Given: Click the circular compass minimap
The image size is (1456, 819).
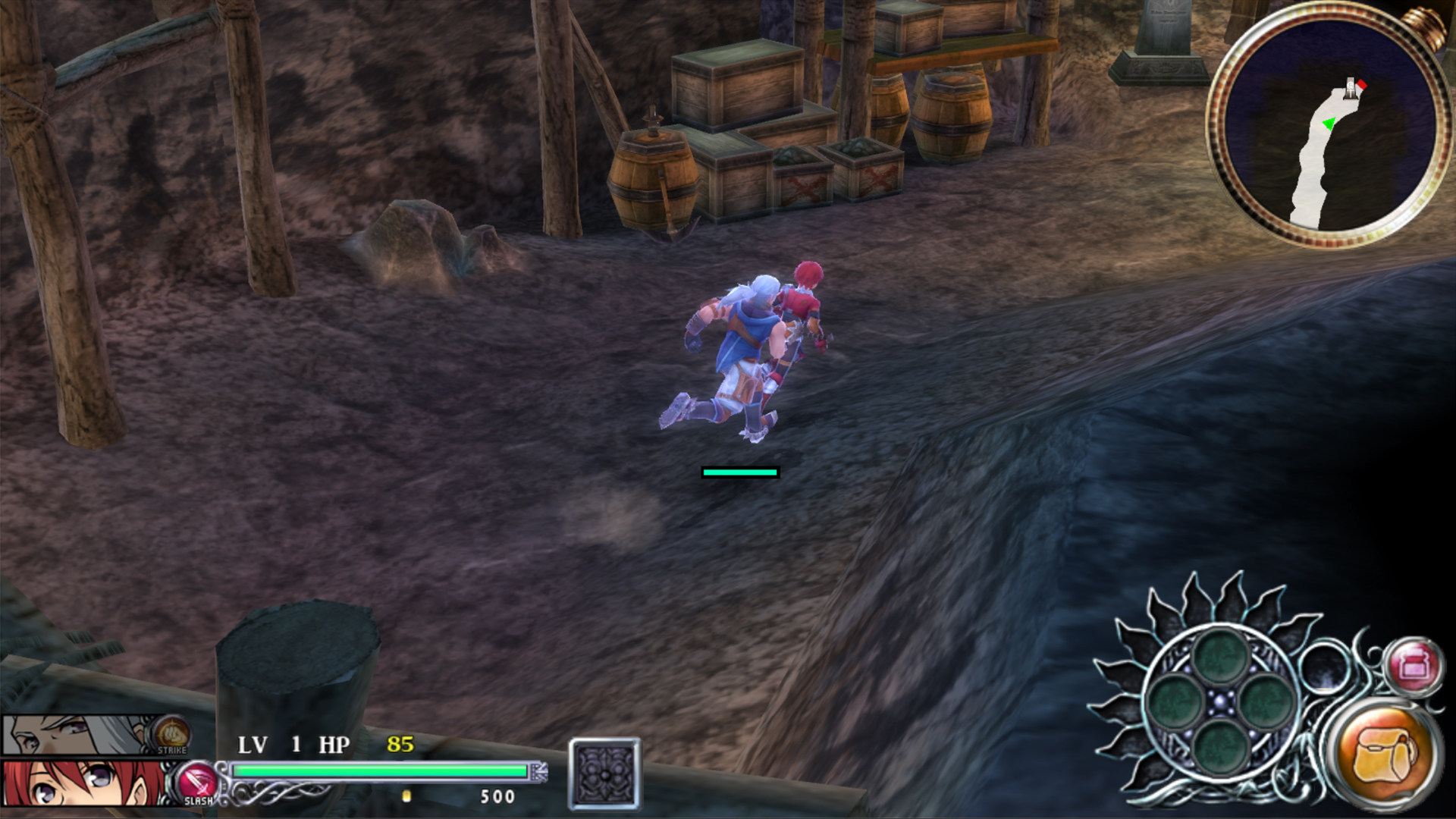Looking at the screenshot, I should tap(1329, 125).
